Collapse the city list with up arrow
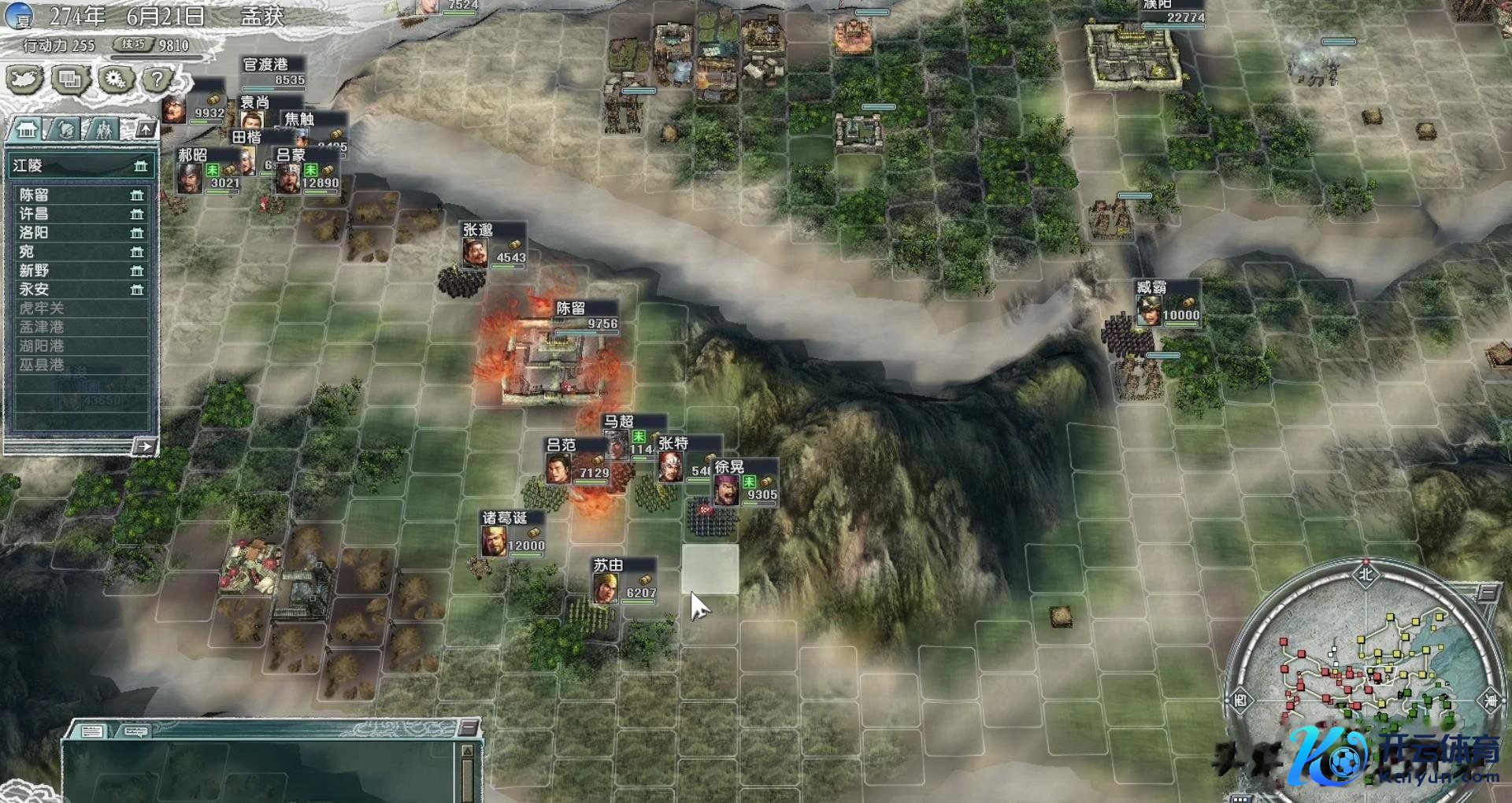 pos(146,128)
